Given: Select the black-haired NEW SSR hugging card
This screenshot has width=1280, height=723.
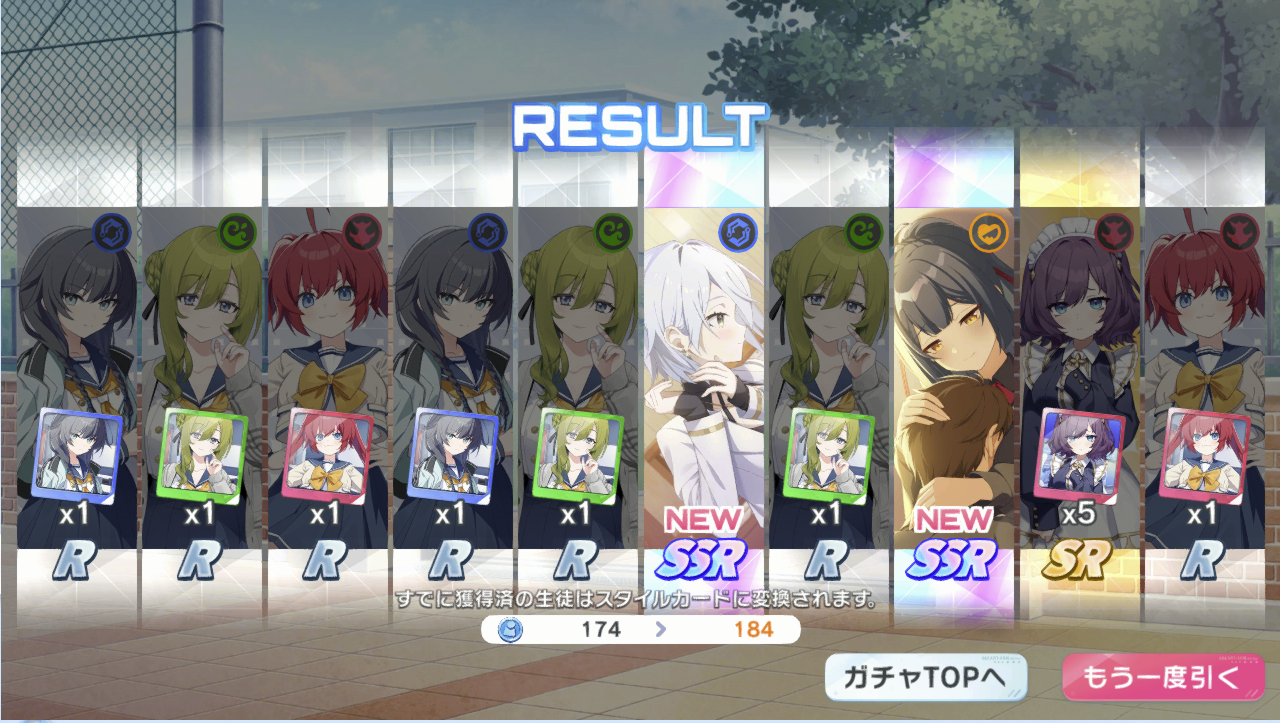Looking at the screenshot, I should point(954,380).
